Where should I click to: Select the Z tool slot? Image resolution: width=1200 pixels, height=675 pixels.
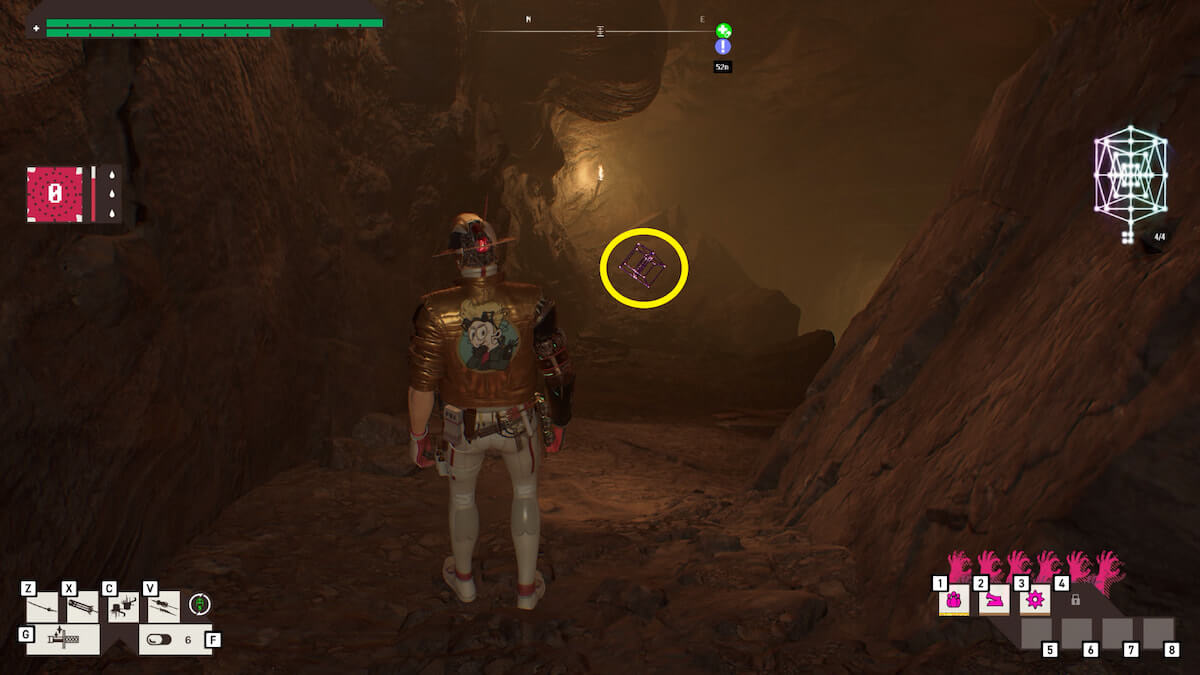tap(43, 607)
